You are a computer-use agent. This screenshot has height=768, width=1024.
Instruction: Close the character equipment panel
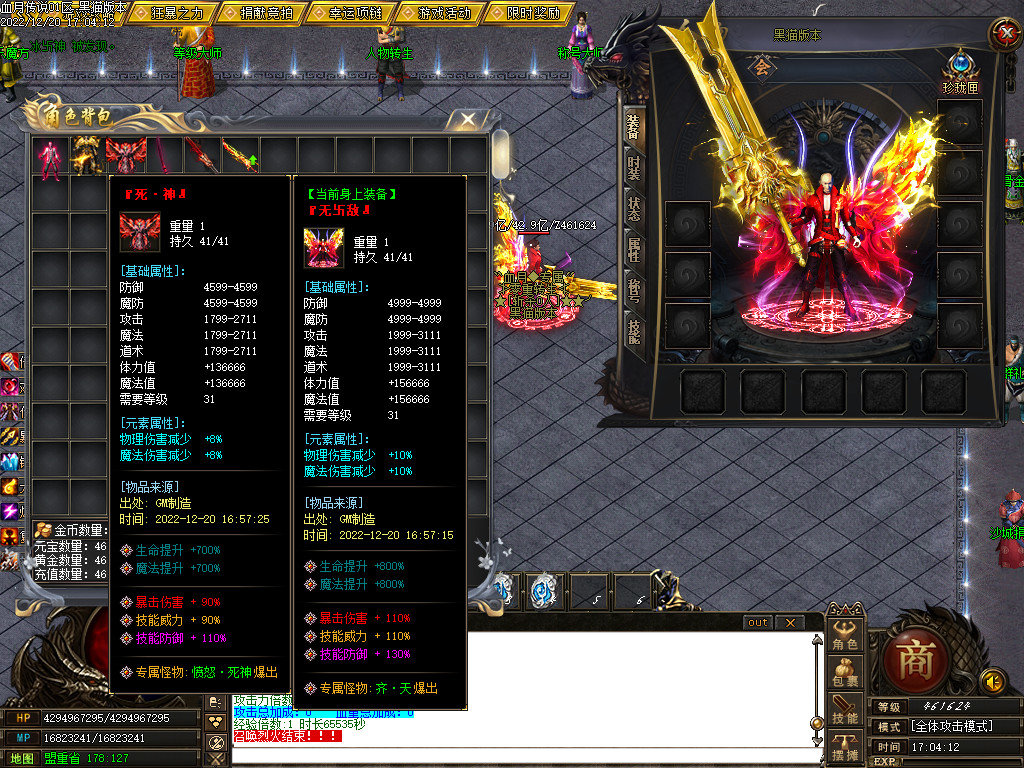[x=1004, y=34]
